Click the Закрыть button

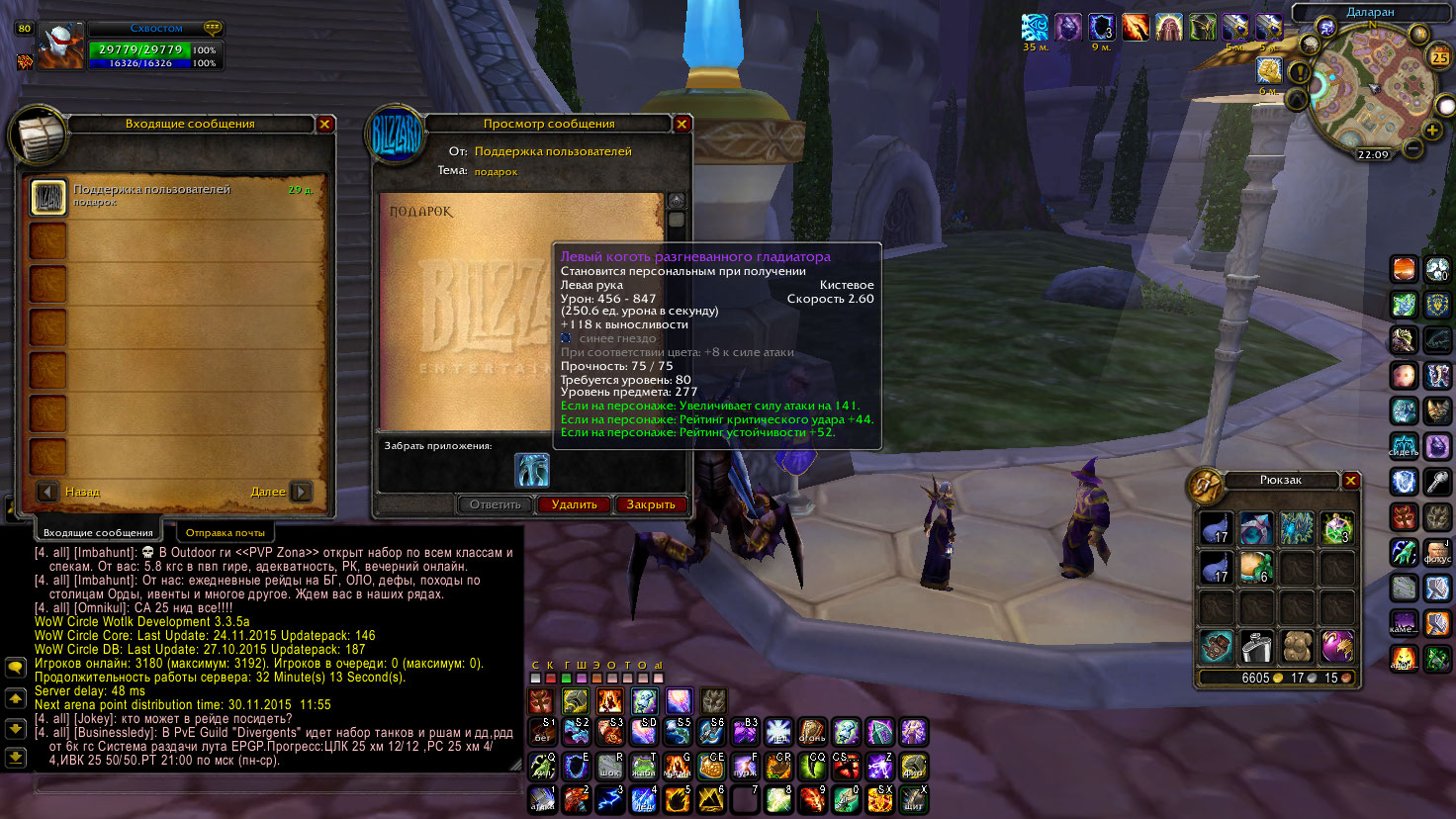650,504
